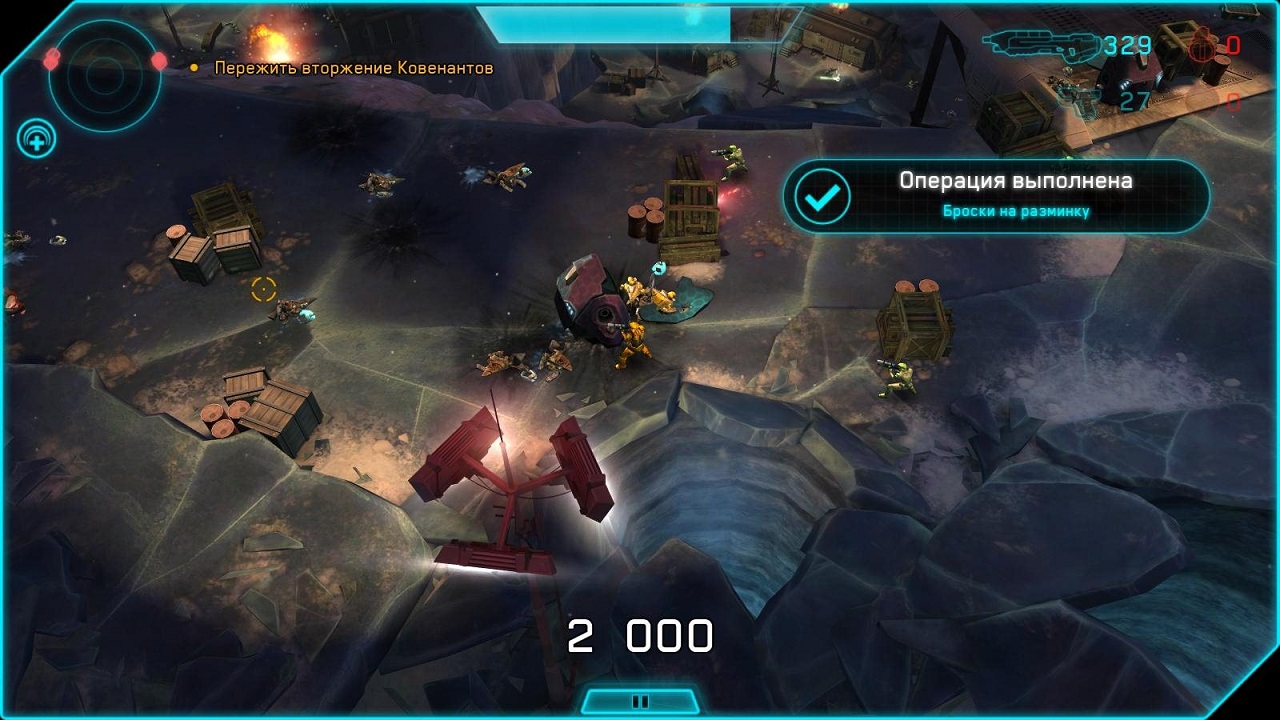The width and height of the screenshot is (1280, 720).
Task: Tap the circular motion tracker radar
Action: point(104,70)
